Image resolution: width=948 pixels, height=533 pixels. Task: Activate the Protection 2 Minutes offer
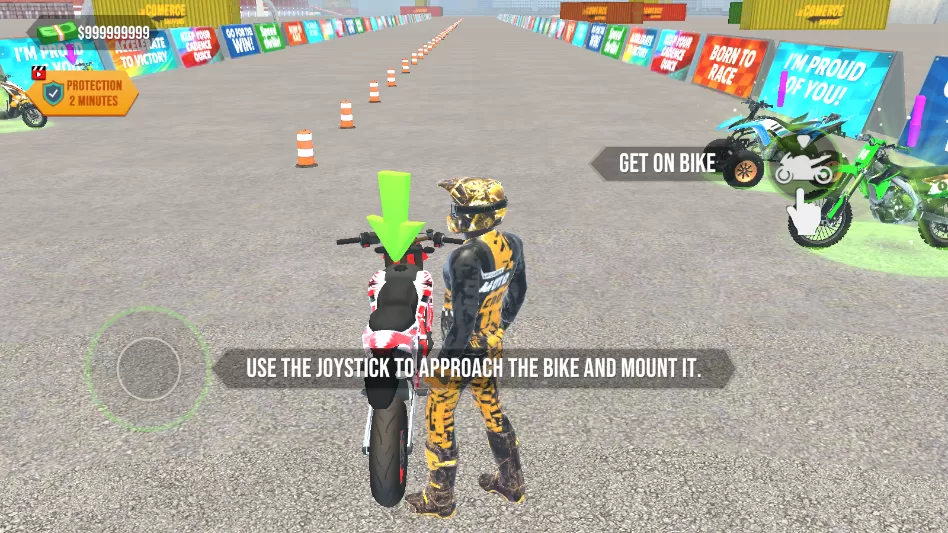[82, 93]
